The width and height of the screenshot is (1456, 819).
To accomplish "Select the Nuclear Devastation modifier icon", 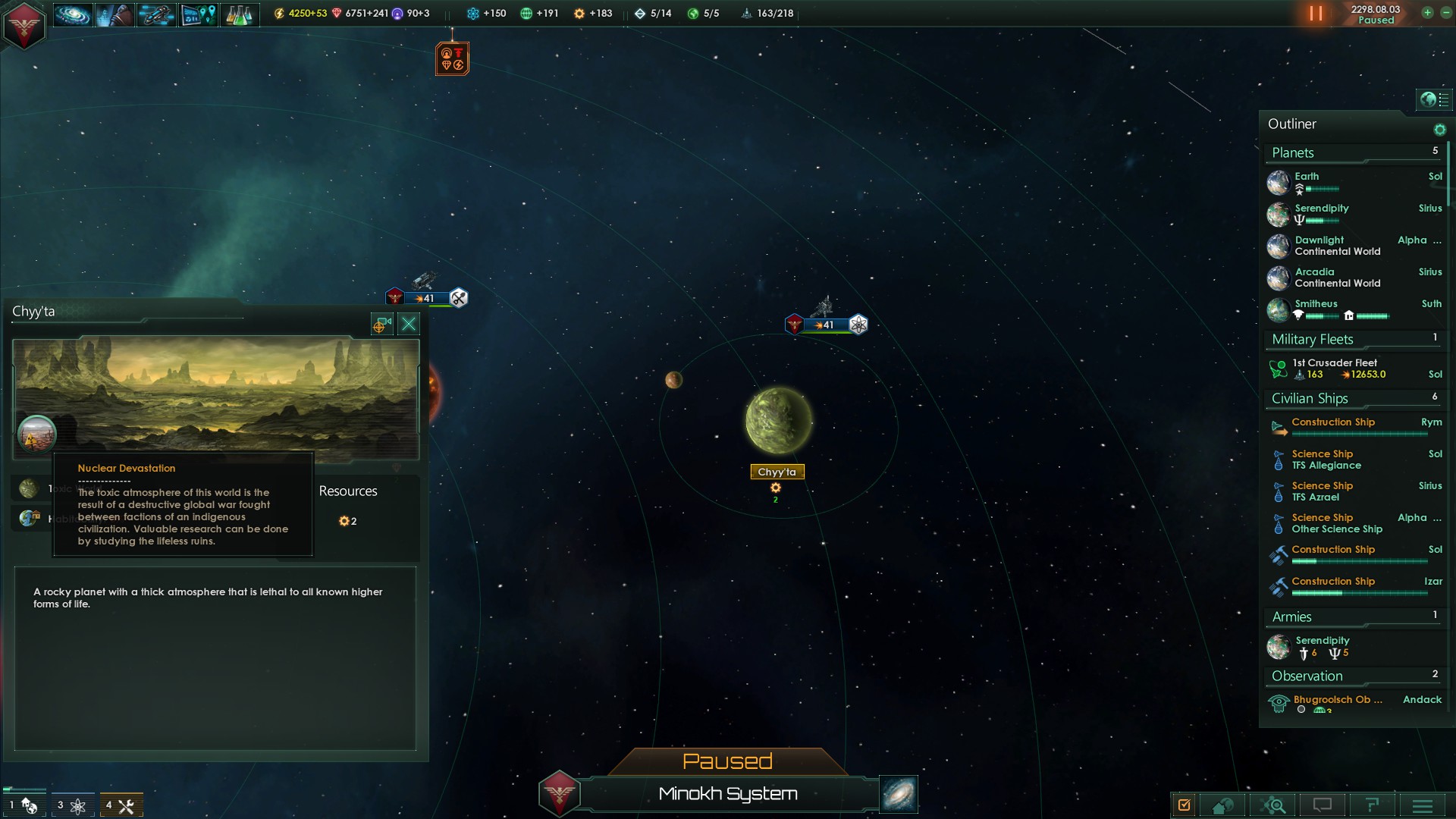I will click(x=36, y=435).
